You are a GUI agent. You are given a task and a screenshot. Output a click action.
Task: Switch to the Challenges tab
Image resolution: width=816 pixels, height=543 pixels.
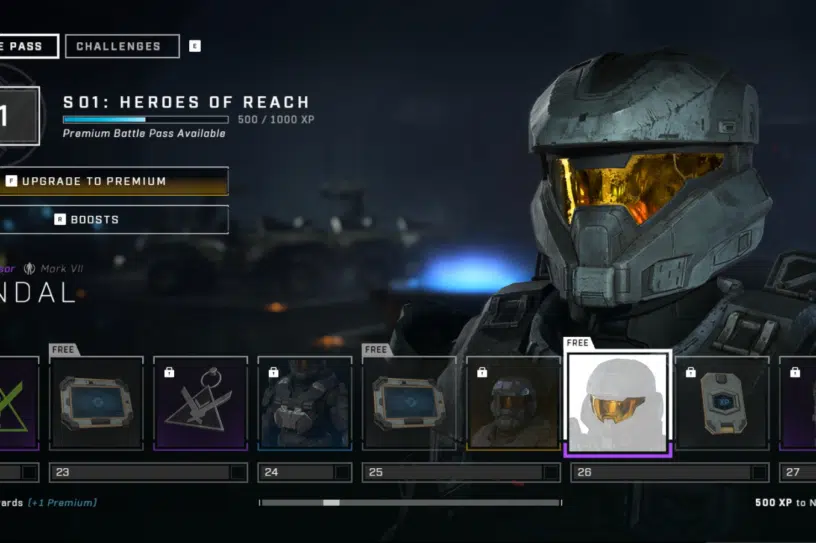click(x=121, y=46)
